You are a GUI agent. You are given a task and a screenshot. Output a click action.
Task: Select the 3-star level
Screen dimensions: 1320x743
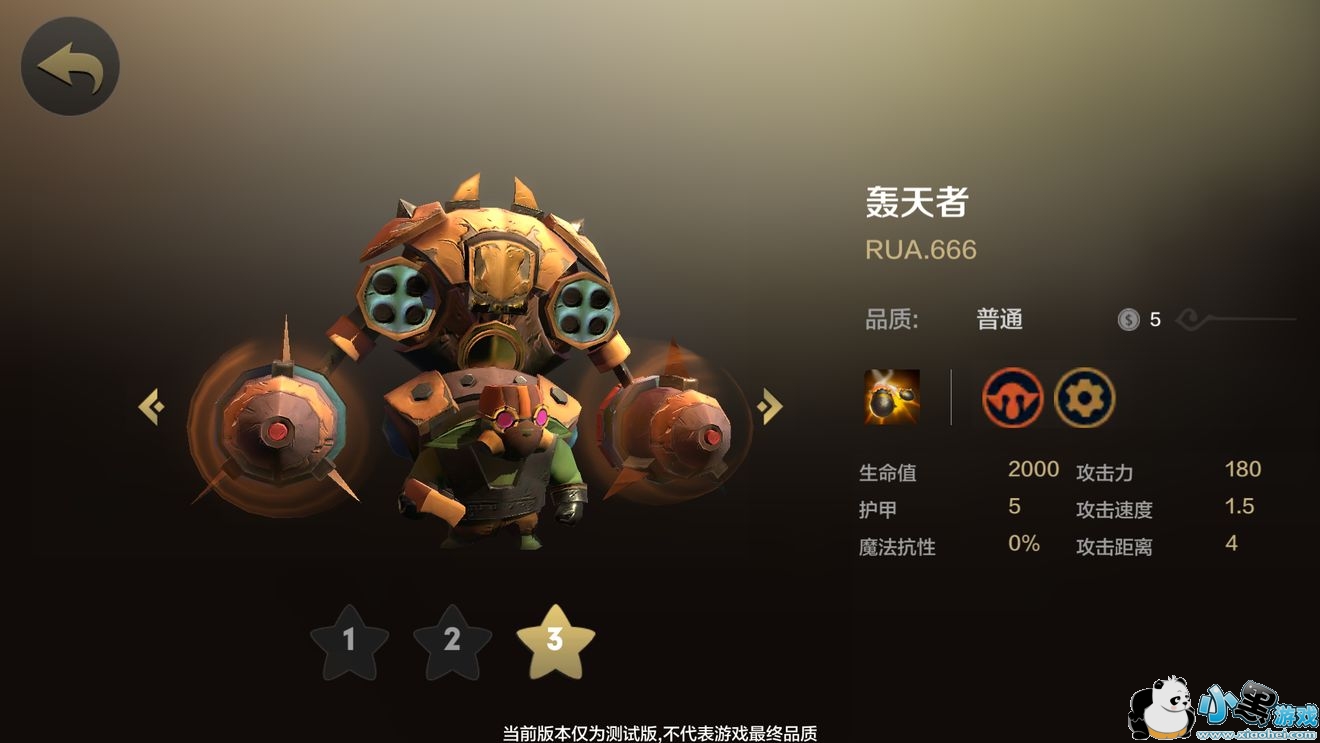pyautogui.click(x=555, y=641)
